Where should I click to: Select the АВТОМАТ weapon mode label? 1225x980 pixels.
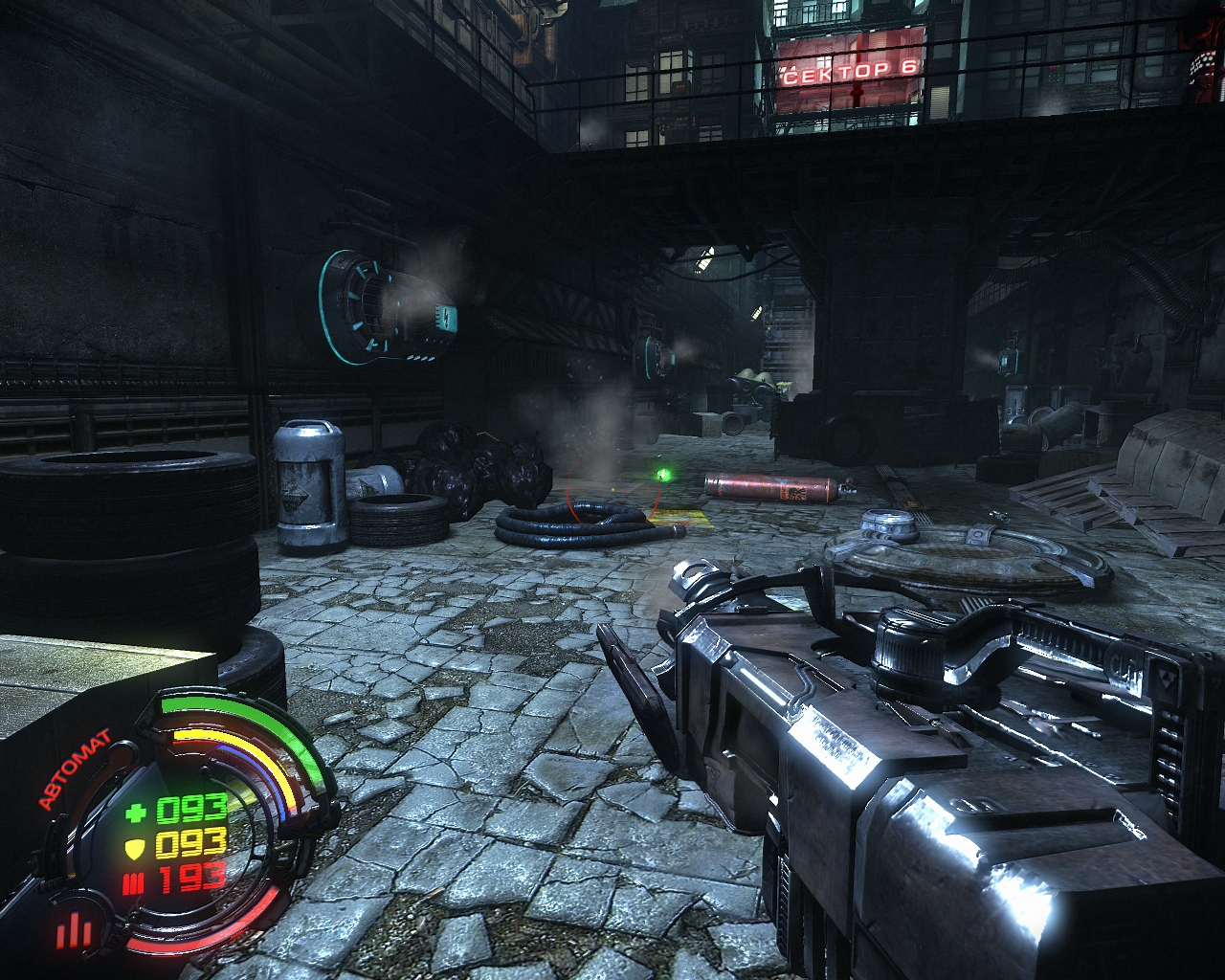pos(74,768)
